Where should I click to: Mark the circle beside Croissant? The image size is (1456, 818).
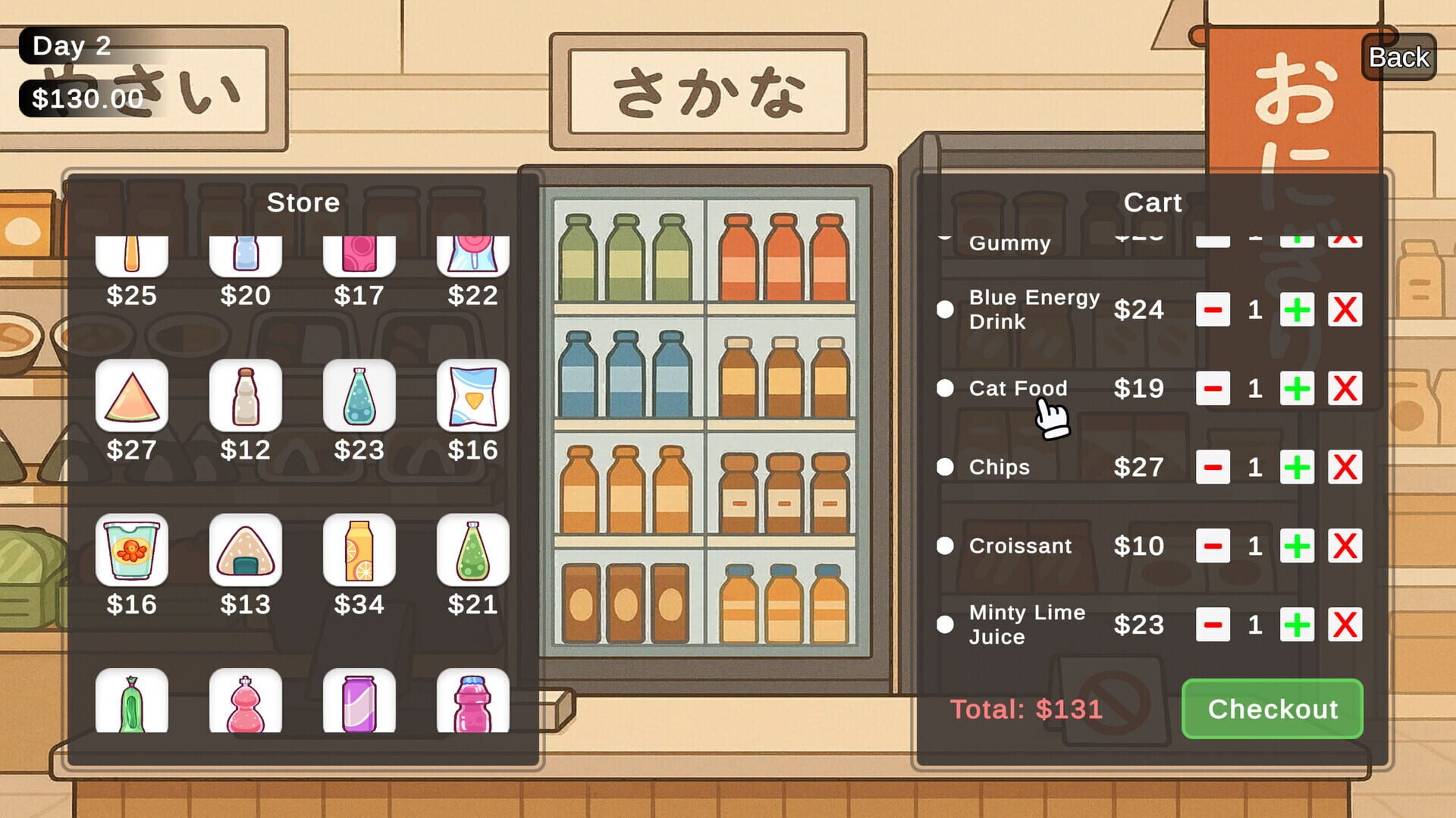point(945,546)
